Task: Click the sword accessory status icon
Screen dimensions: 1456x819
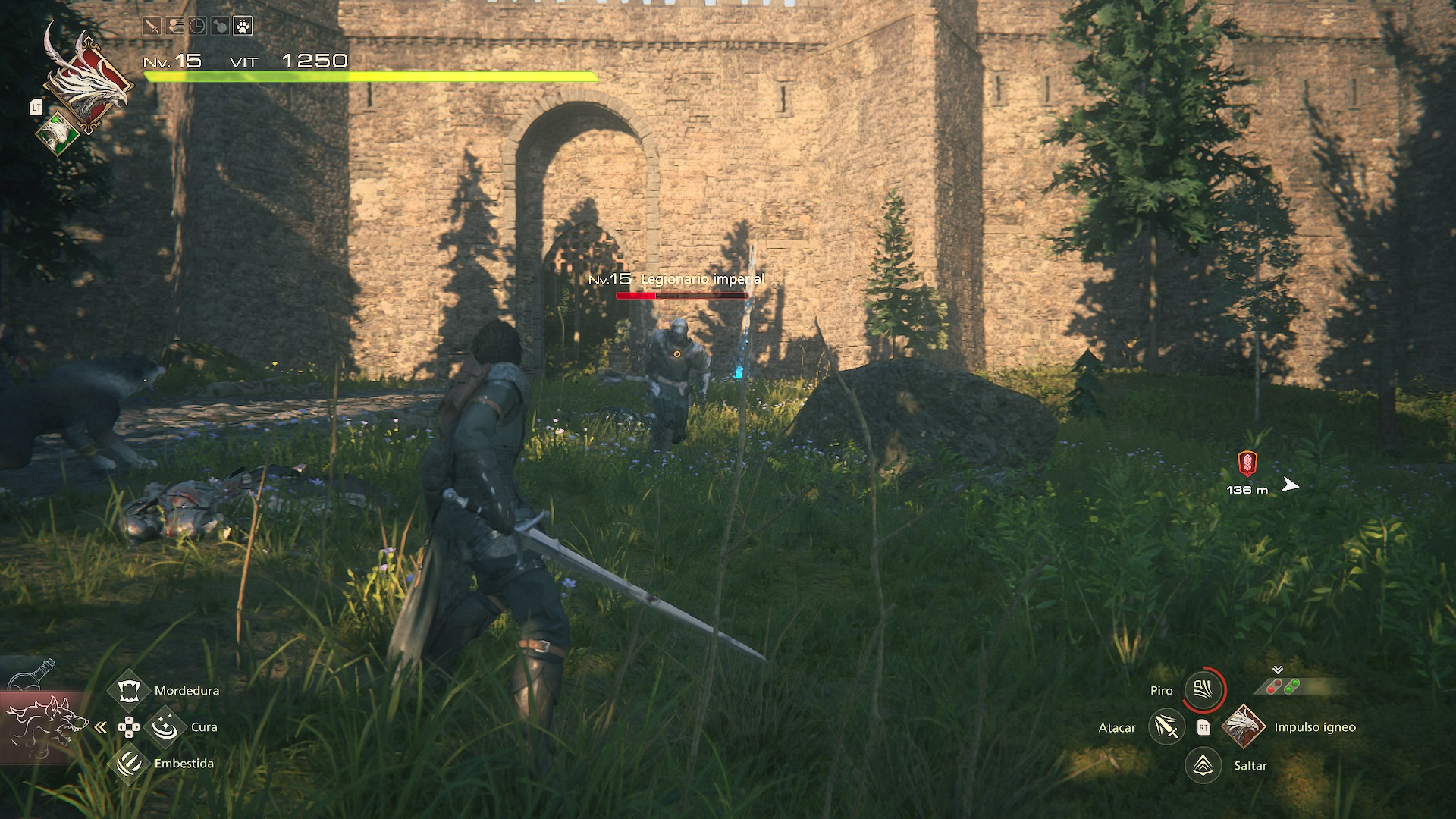Action: [152, 27]
